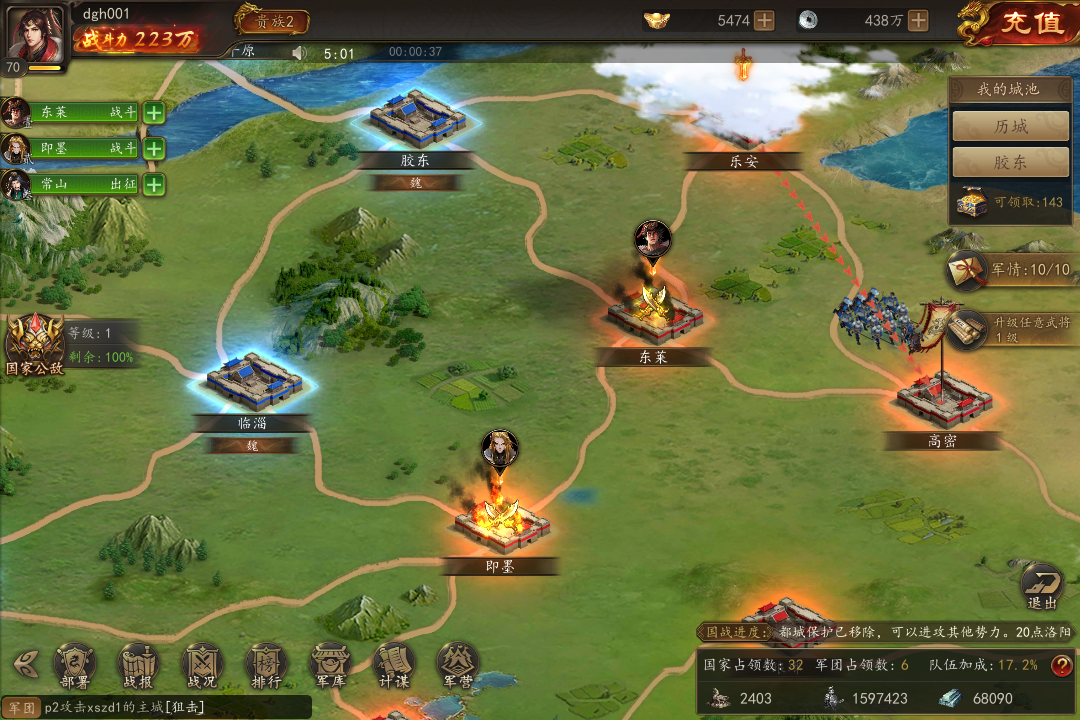Exit the map with 退出 button
Viewport: 1080px width, 720px height.
1042,585
